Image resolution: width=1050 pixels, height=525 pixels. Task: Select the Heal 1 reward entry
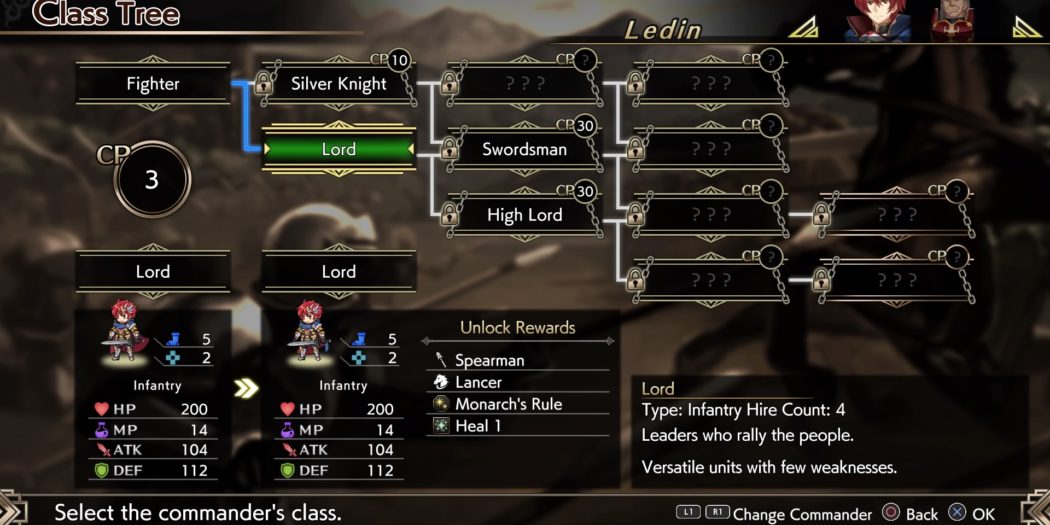click(478, 426)
